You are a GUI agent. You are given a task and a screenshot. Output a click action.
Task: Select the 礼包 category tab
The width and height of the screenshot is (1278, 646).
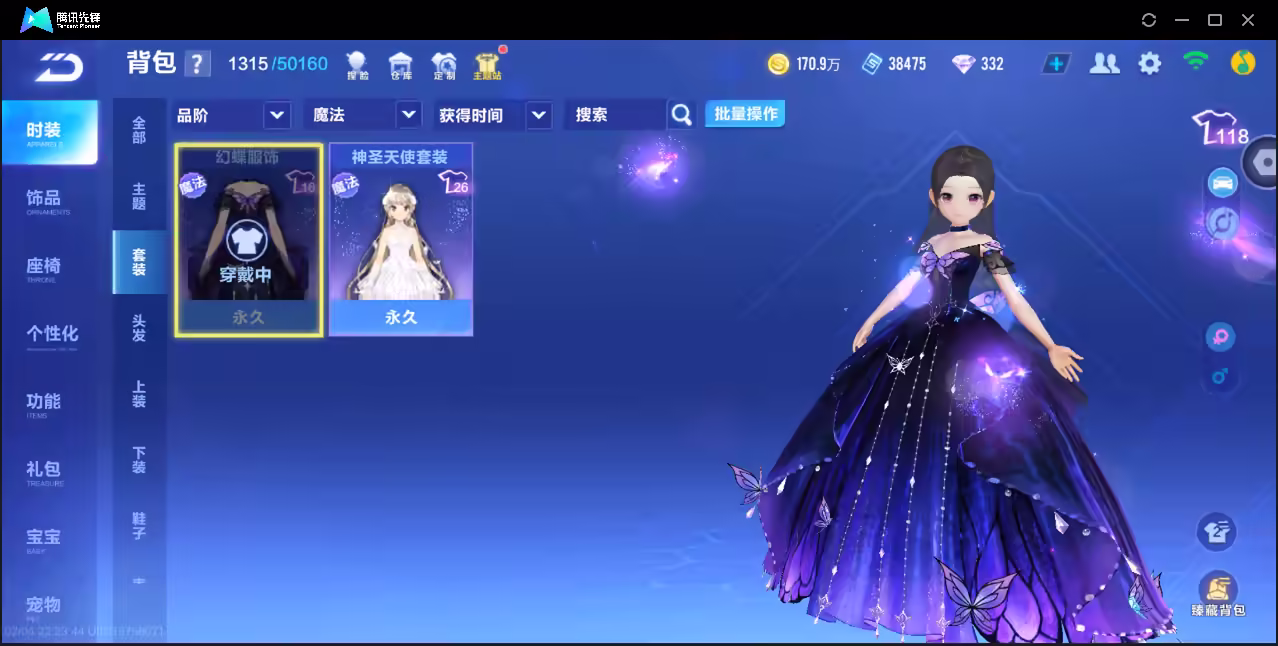click(44, 470)
